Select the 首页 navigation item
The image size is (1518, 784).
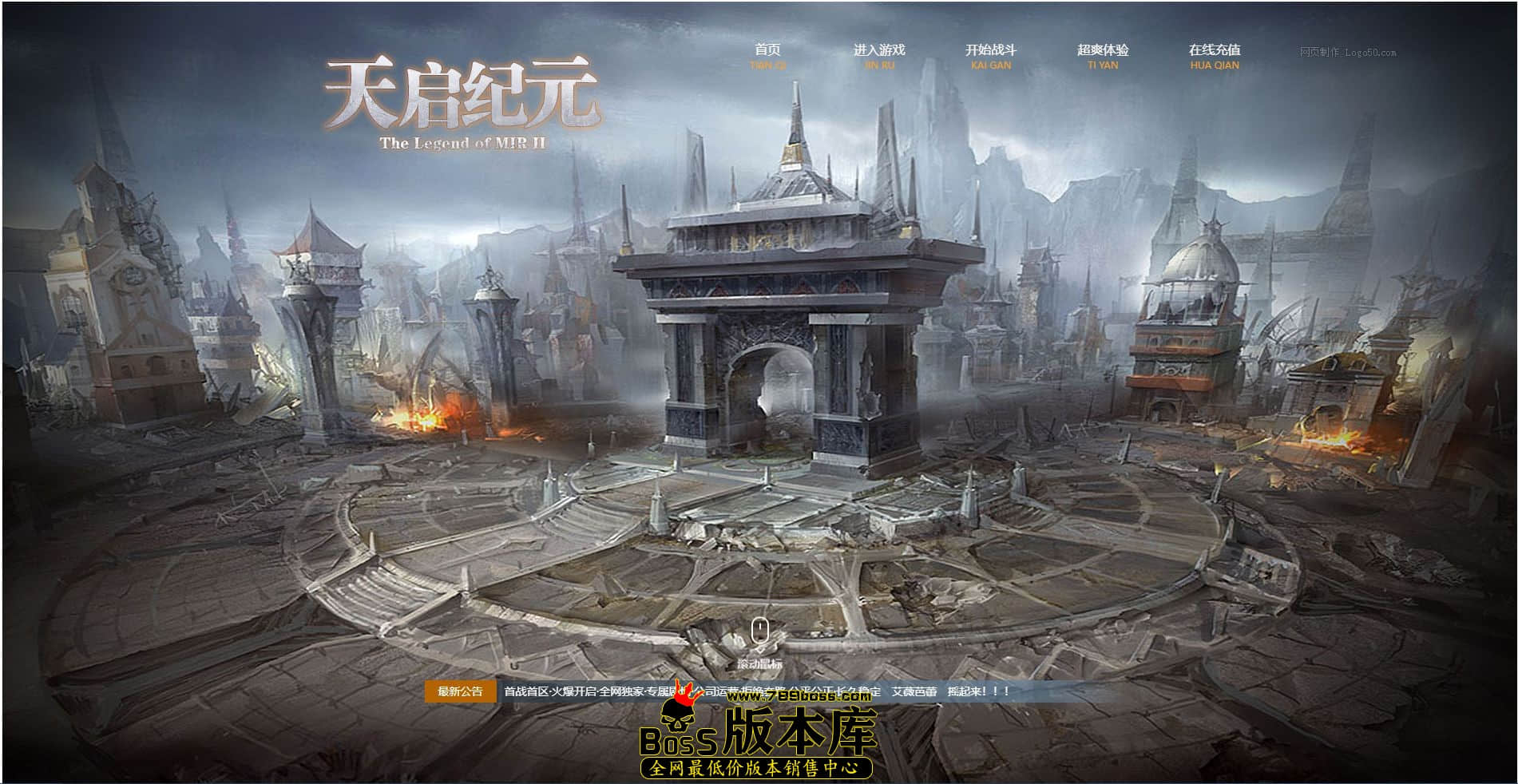pos(767,49)
